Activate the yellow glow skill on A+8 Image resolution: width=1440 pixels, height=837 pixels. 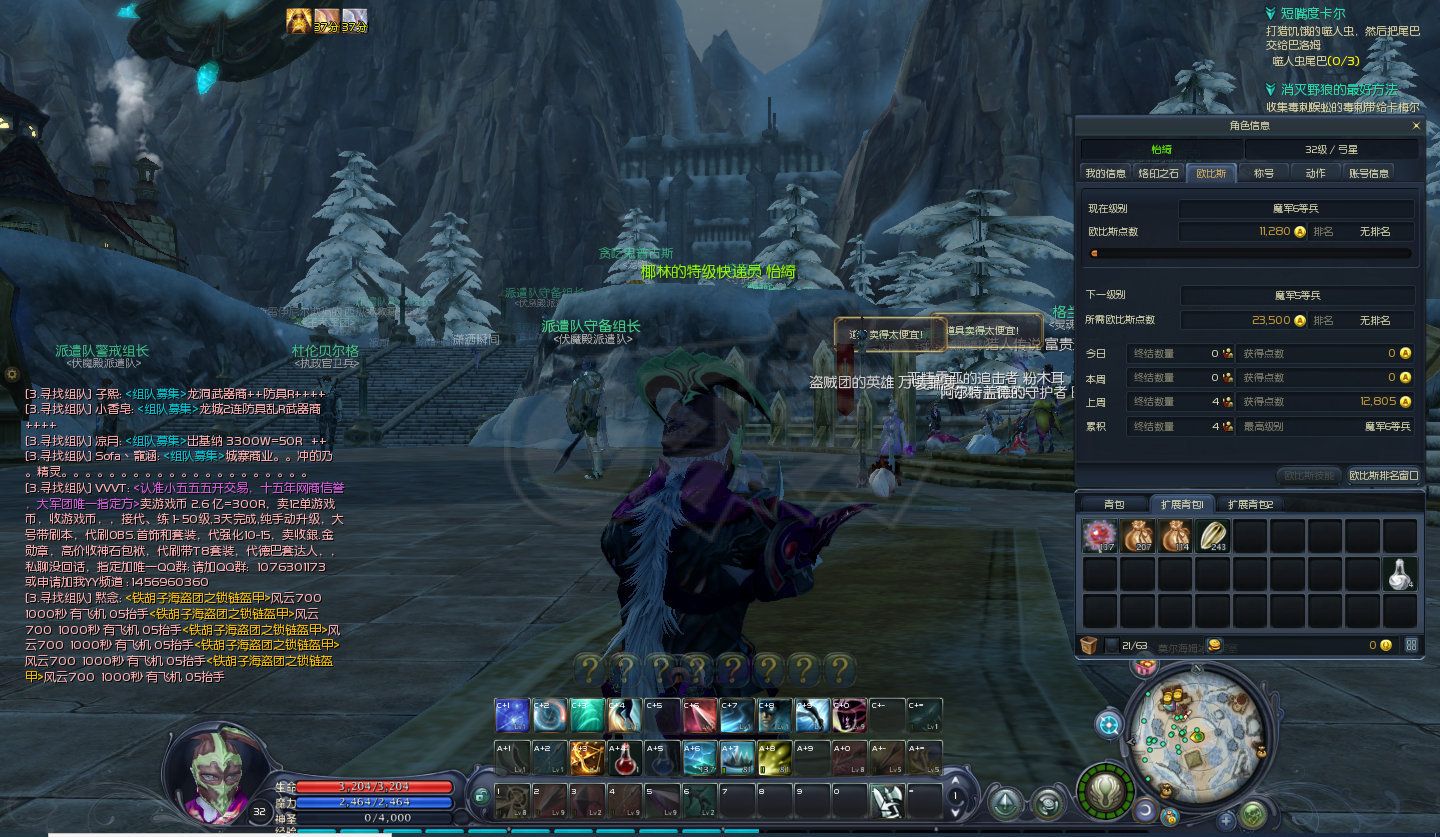[x=774, y=758]
